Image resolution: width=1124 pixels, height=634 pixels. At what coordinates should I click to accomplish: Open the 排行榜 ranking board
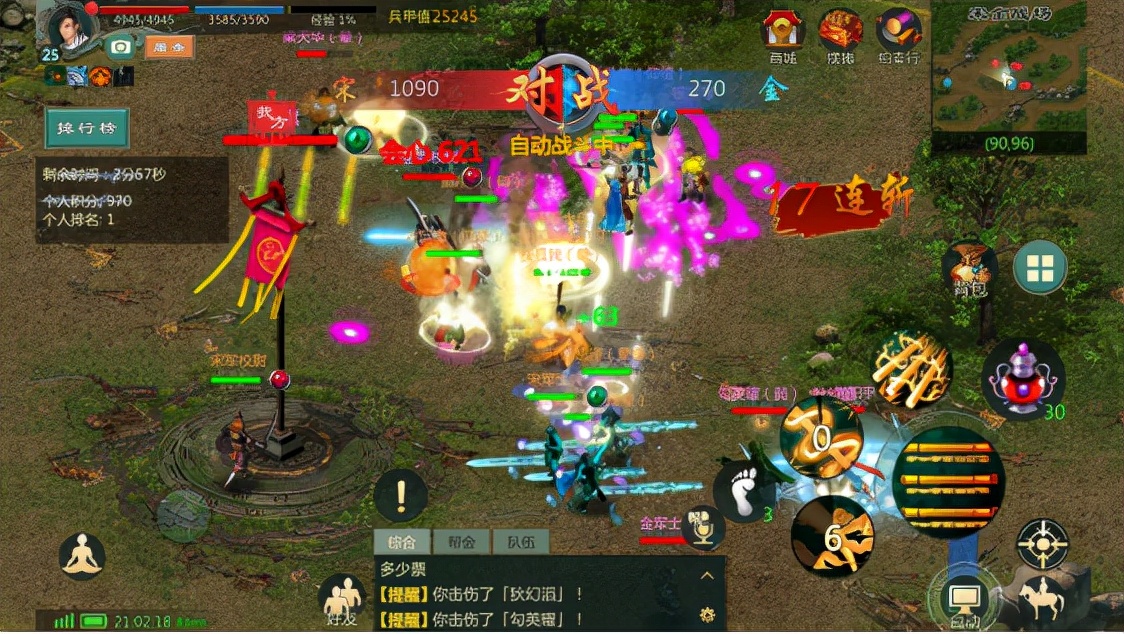click(x=87, y=130)
